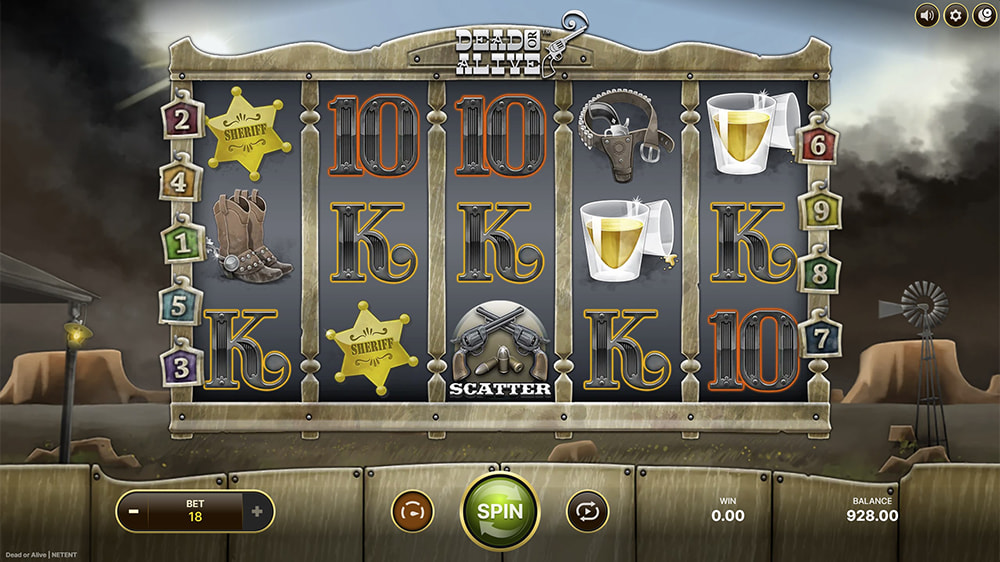The width and height of the screenshot is (1000, 562).
Task: Highlight payline marker number 8
Action: pyautogui.click(x=819, y=273)
